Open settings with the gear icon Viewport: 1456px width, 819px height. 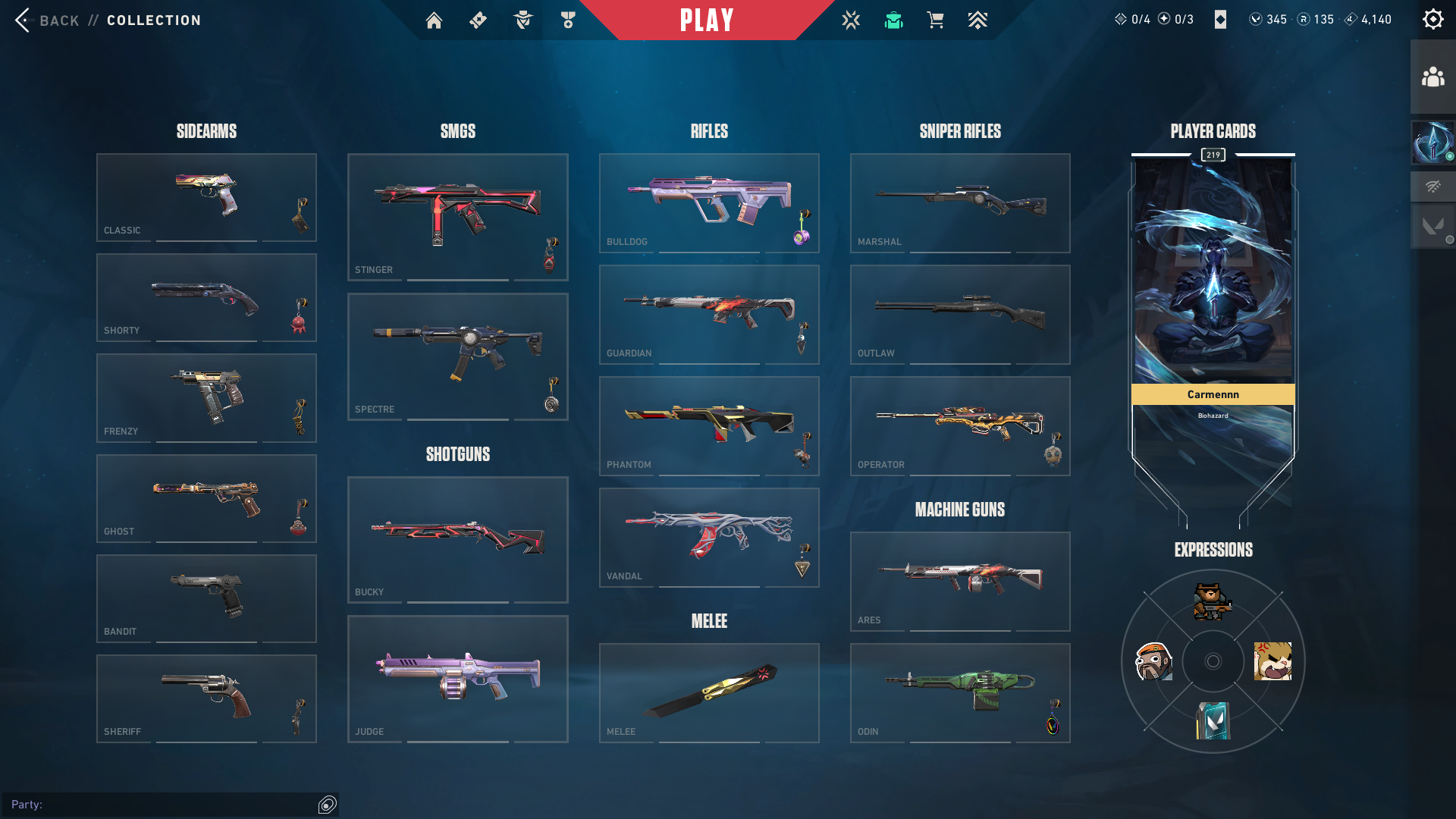tap(1432, 19)
